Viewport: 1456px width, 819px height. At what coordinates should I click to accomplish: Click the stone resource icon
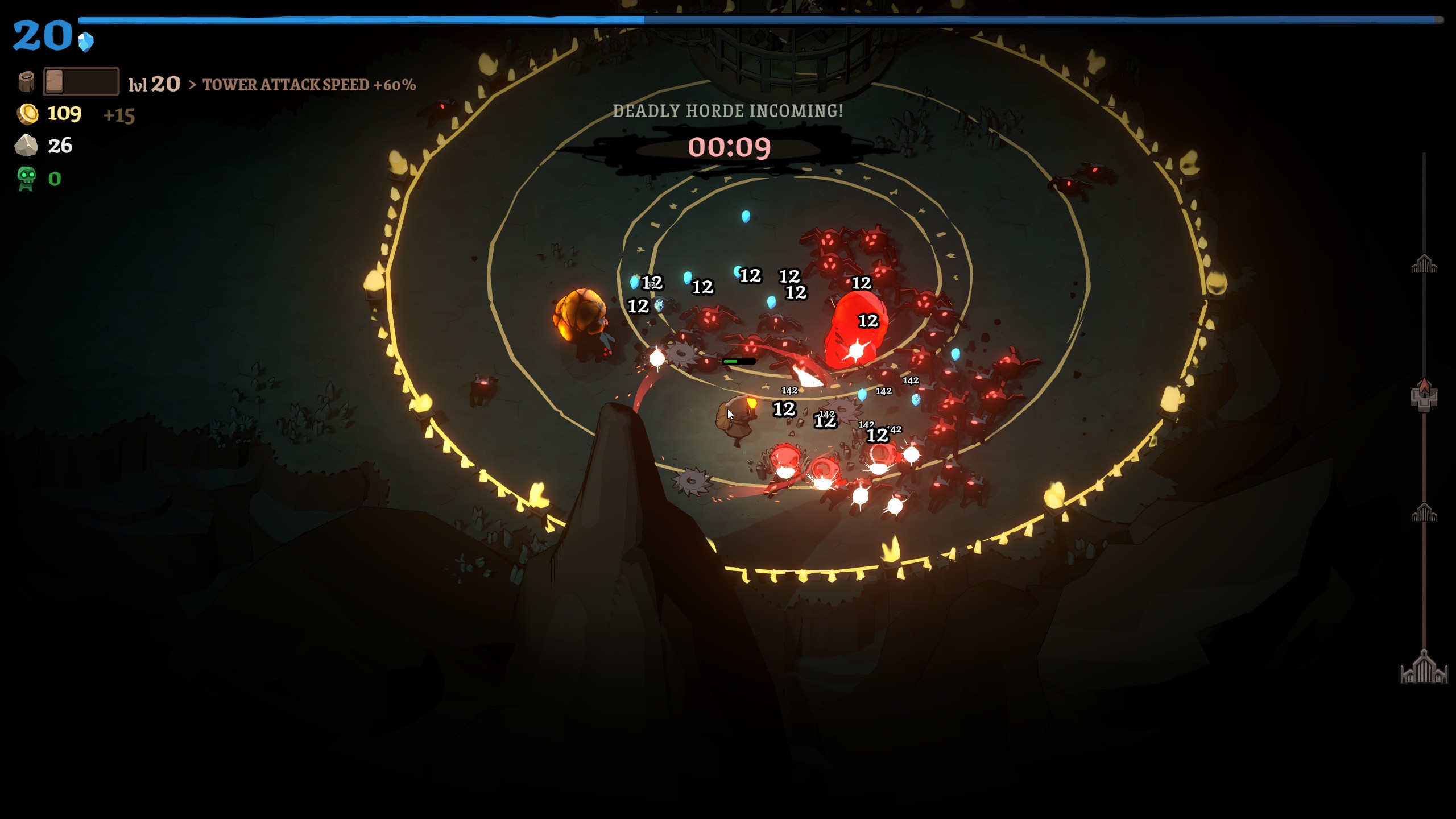(x=26, y=146)
